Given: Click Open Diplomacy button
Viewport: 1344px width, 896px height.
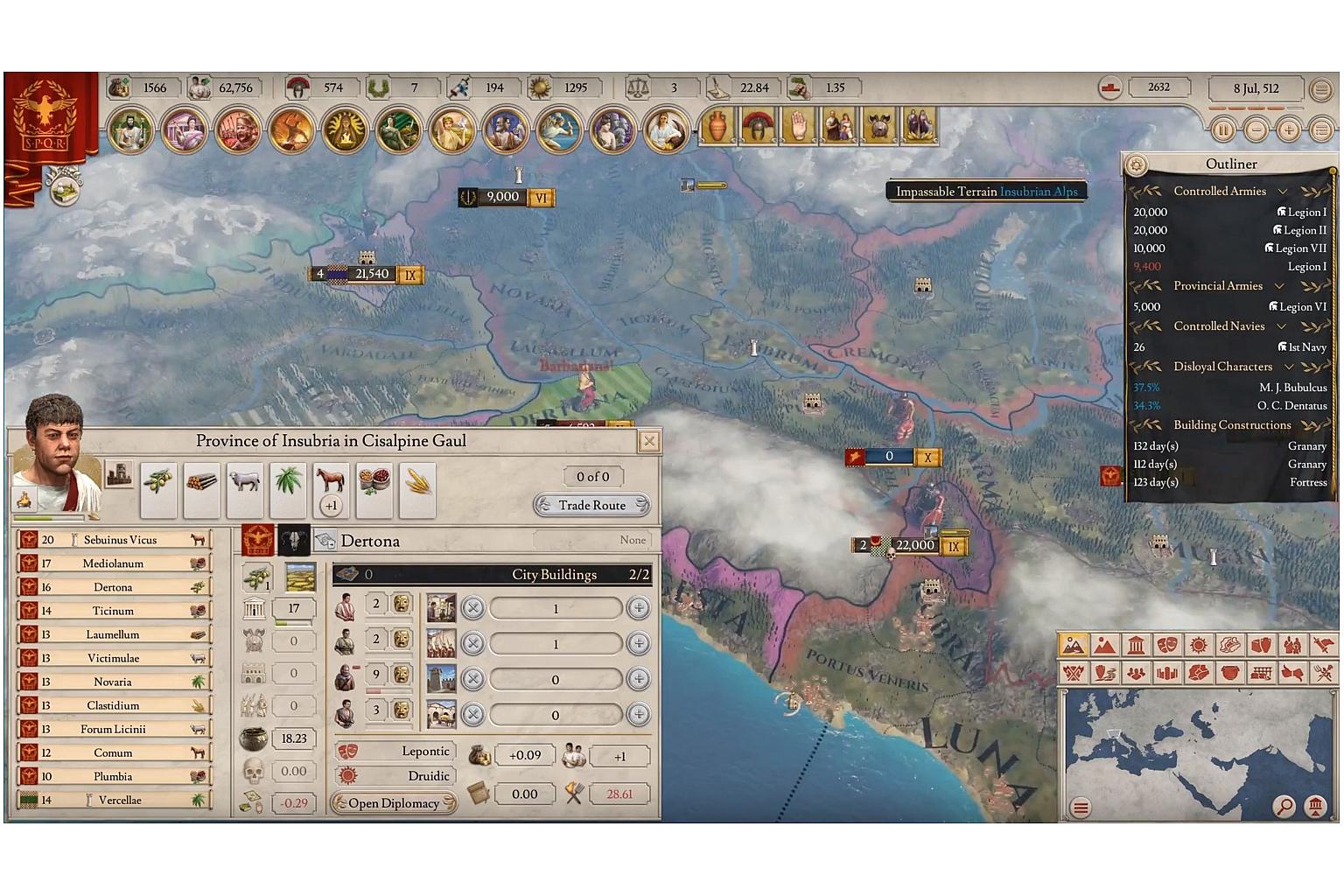Looking at the screenshot, I should [x=394, y=803].
